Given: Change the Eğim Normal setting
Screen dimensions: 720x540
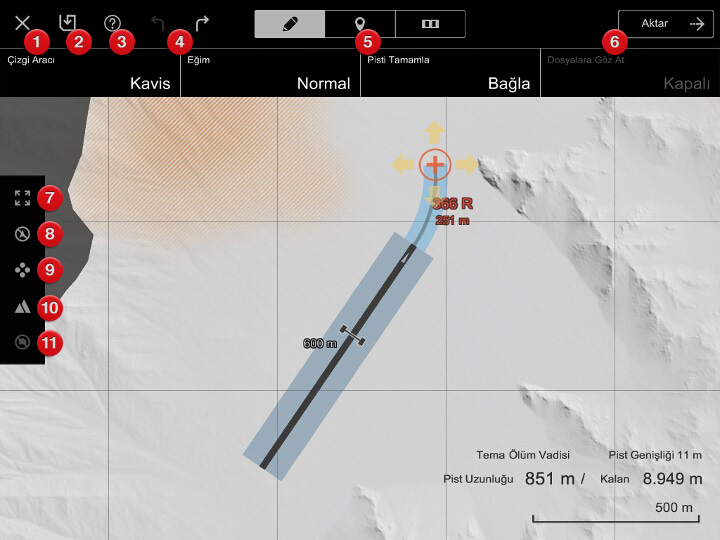Looking at the screenshot, I should tap(270, 74).
